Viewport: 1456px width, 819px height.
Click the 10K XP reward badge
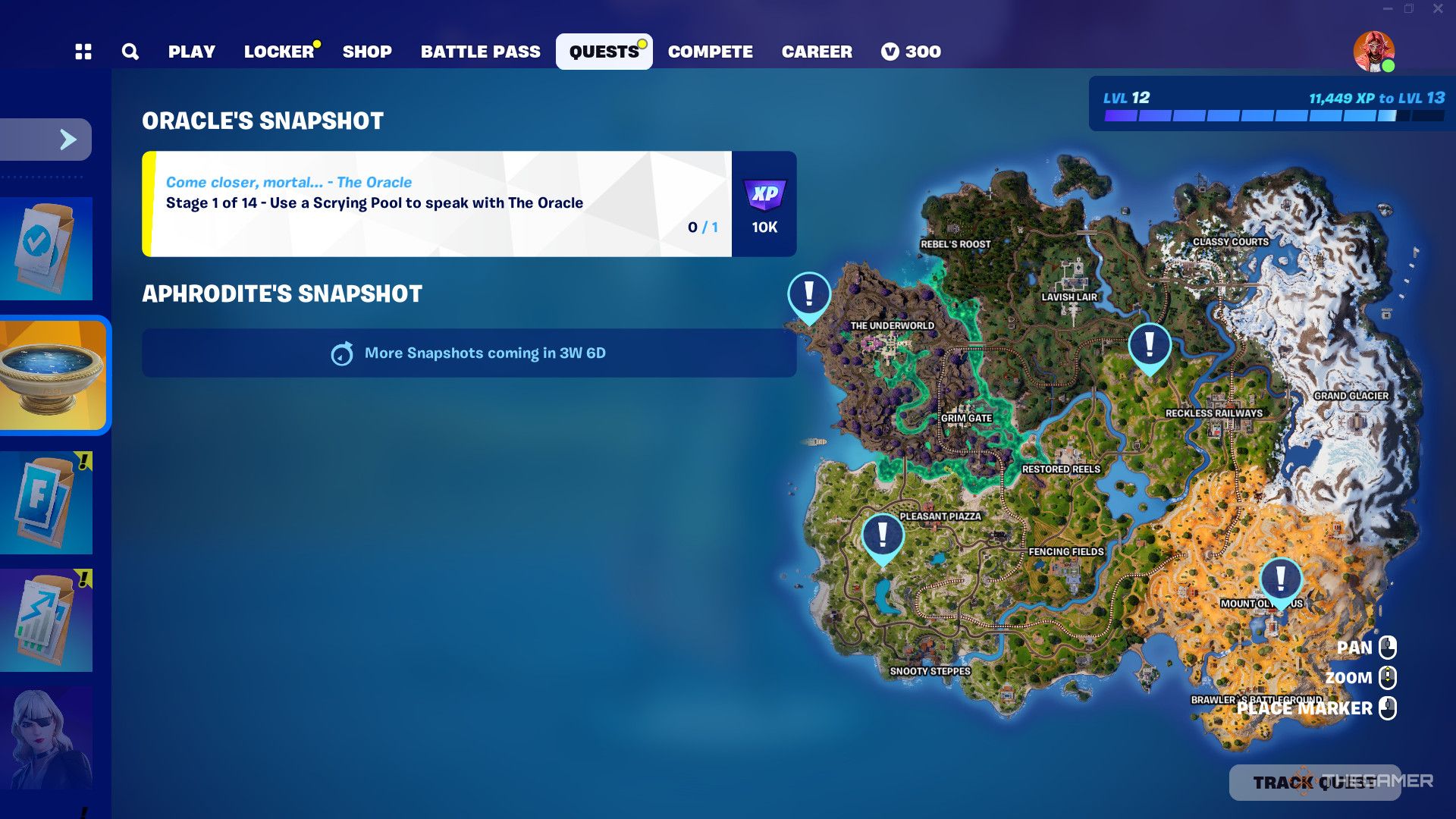pos(764,205)
